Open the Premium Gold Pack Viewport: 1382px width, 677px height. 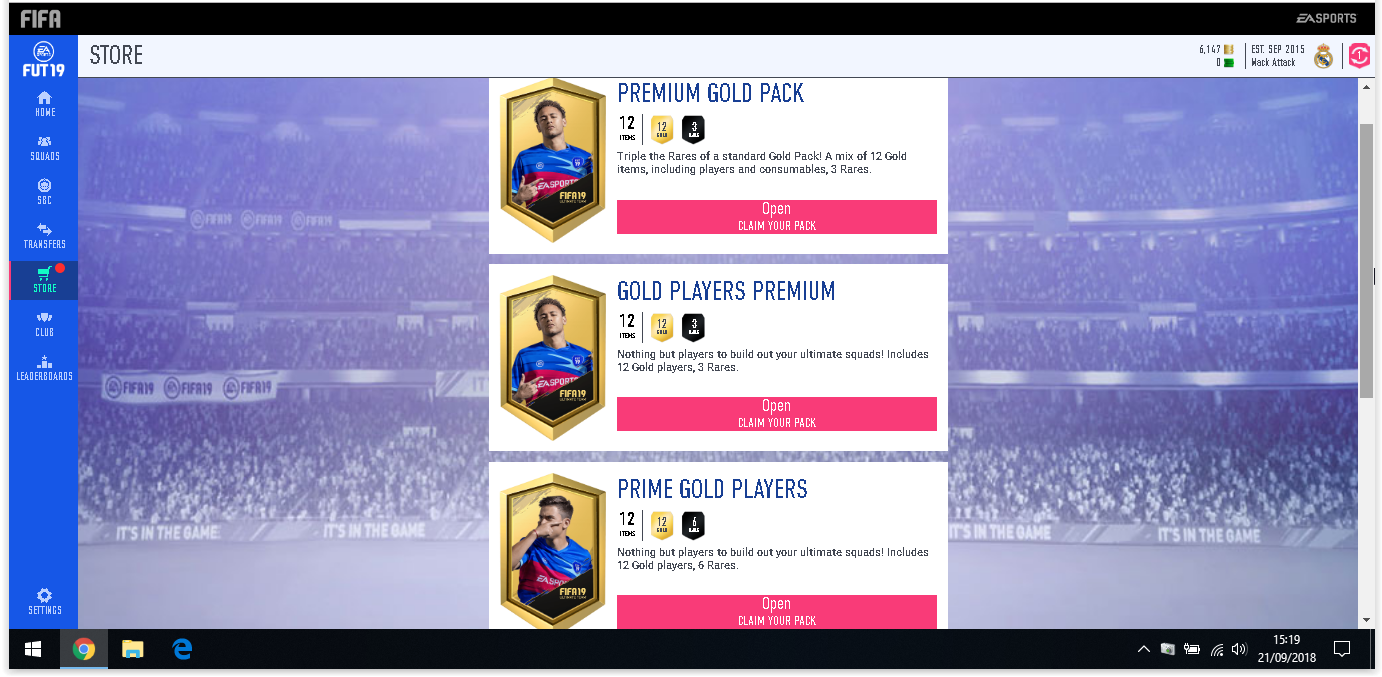(776, 216)
